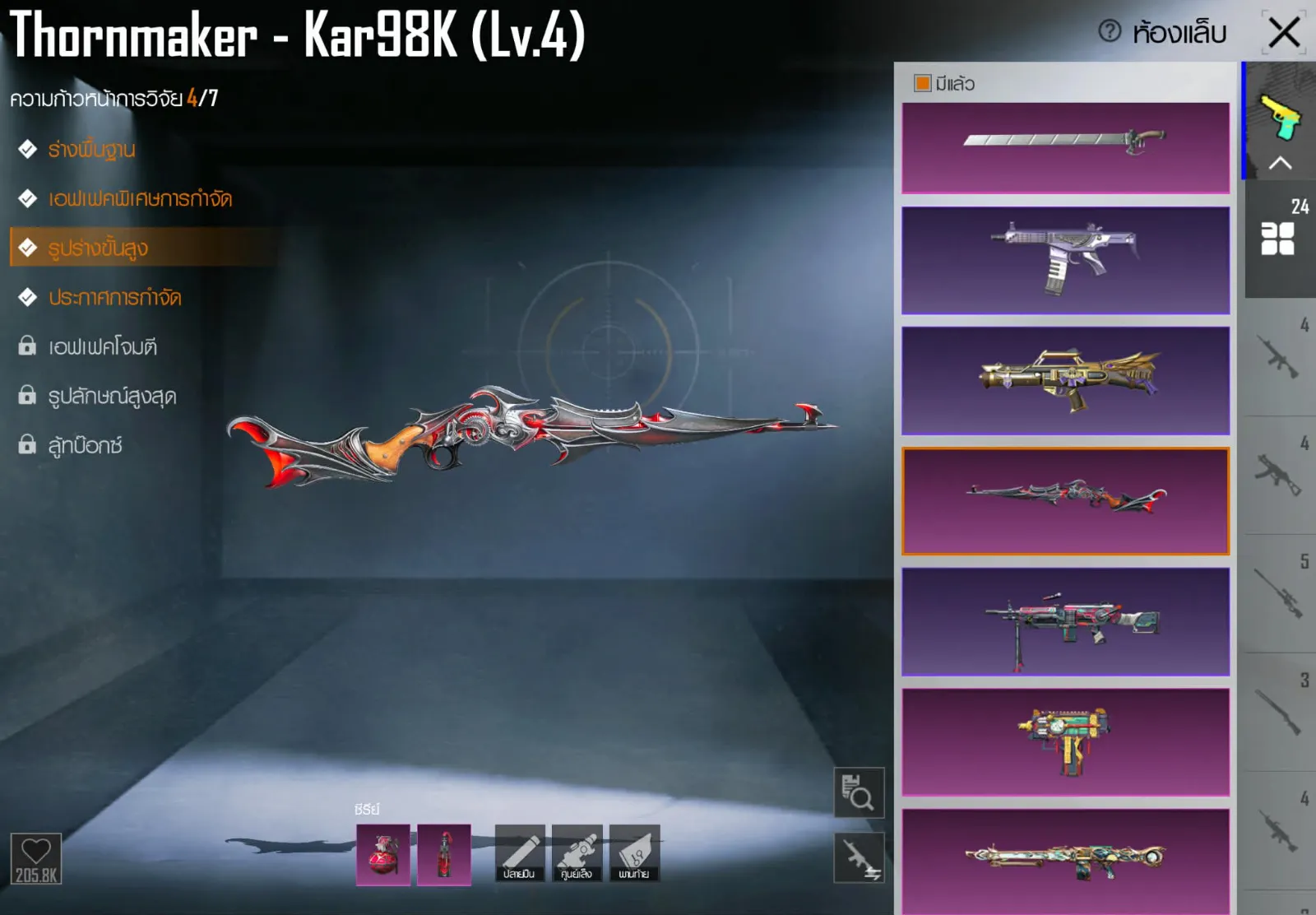Choose รูปร่างขั้นสูง upgrade stage
This screenshot has height=915, width=1316.
98,248
